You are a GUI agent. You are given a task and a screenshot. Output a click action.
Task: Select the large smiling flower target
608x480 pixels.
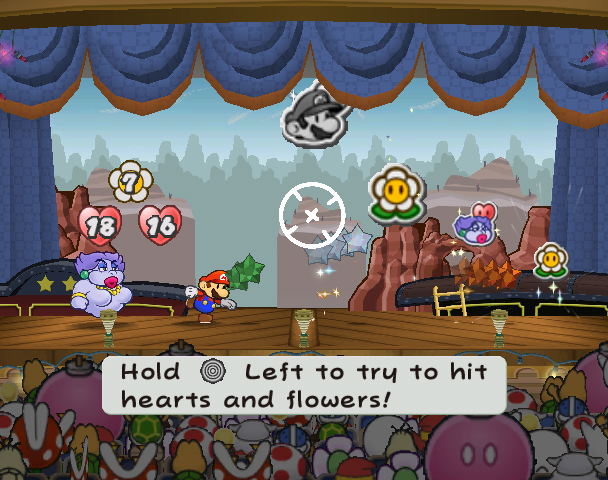pyautogui.click(x=396, y=192)
